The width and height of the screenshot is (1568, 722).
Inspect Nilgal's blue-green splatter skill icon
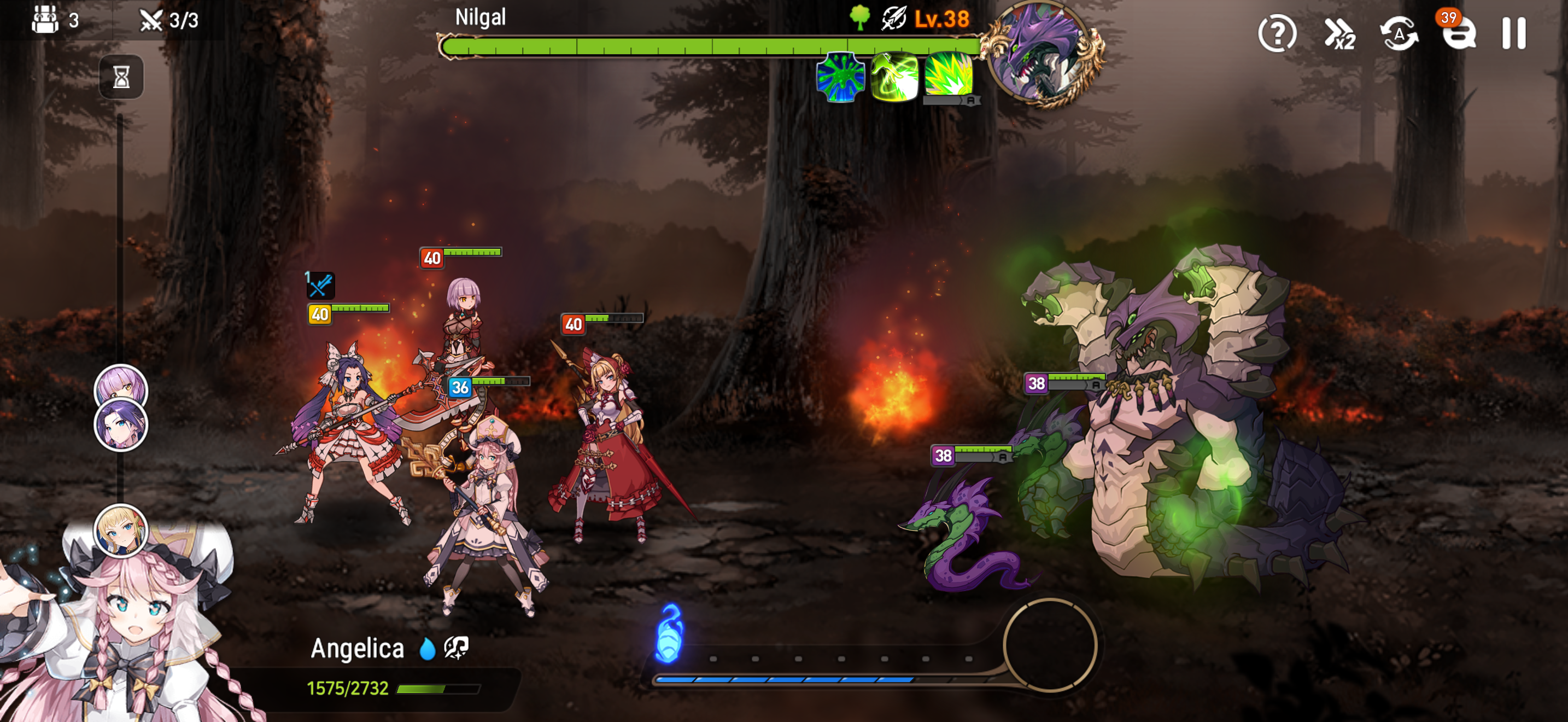(x=840, y=77)
